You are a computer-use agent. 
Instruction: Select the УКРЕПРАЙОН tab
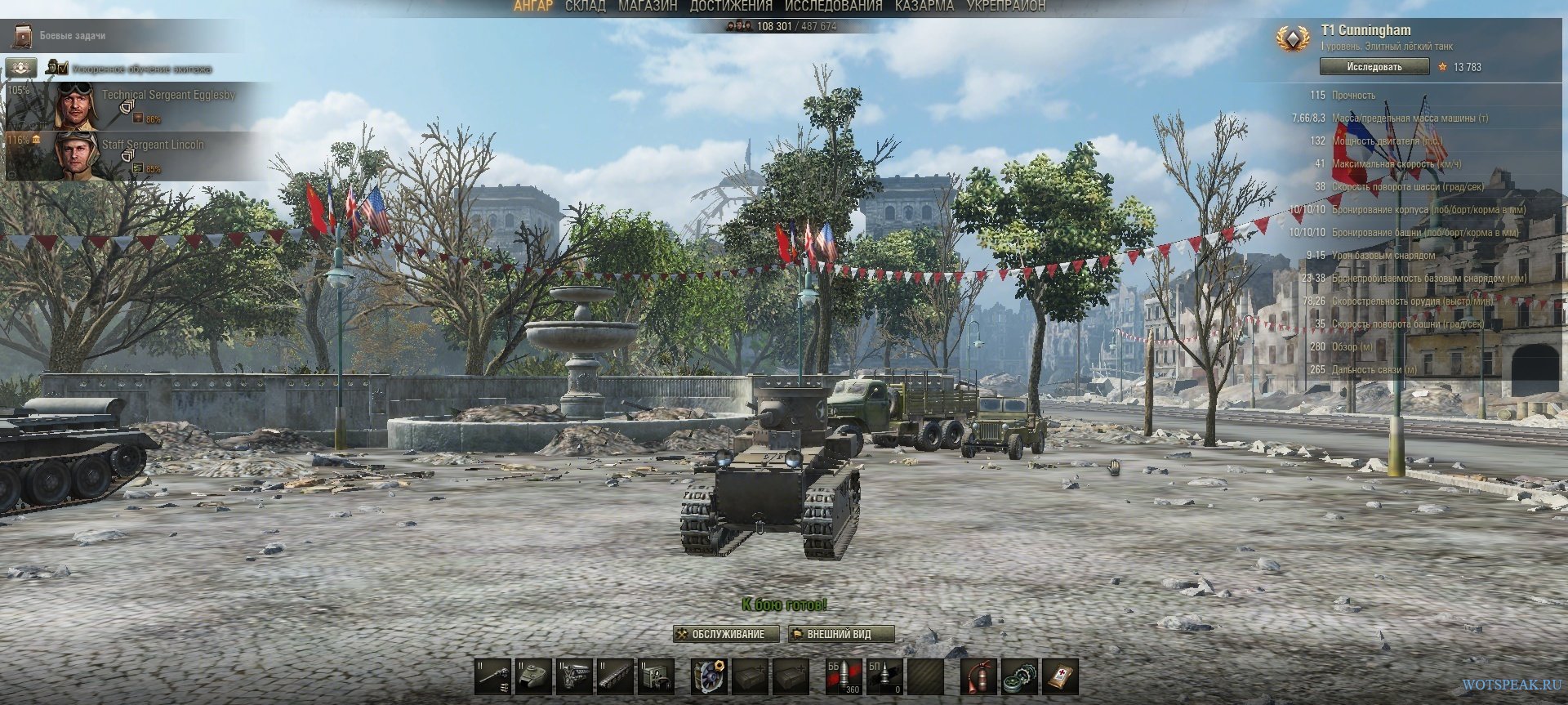click(1005, 7)
